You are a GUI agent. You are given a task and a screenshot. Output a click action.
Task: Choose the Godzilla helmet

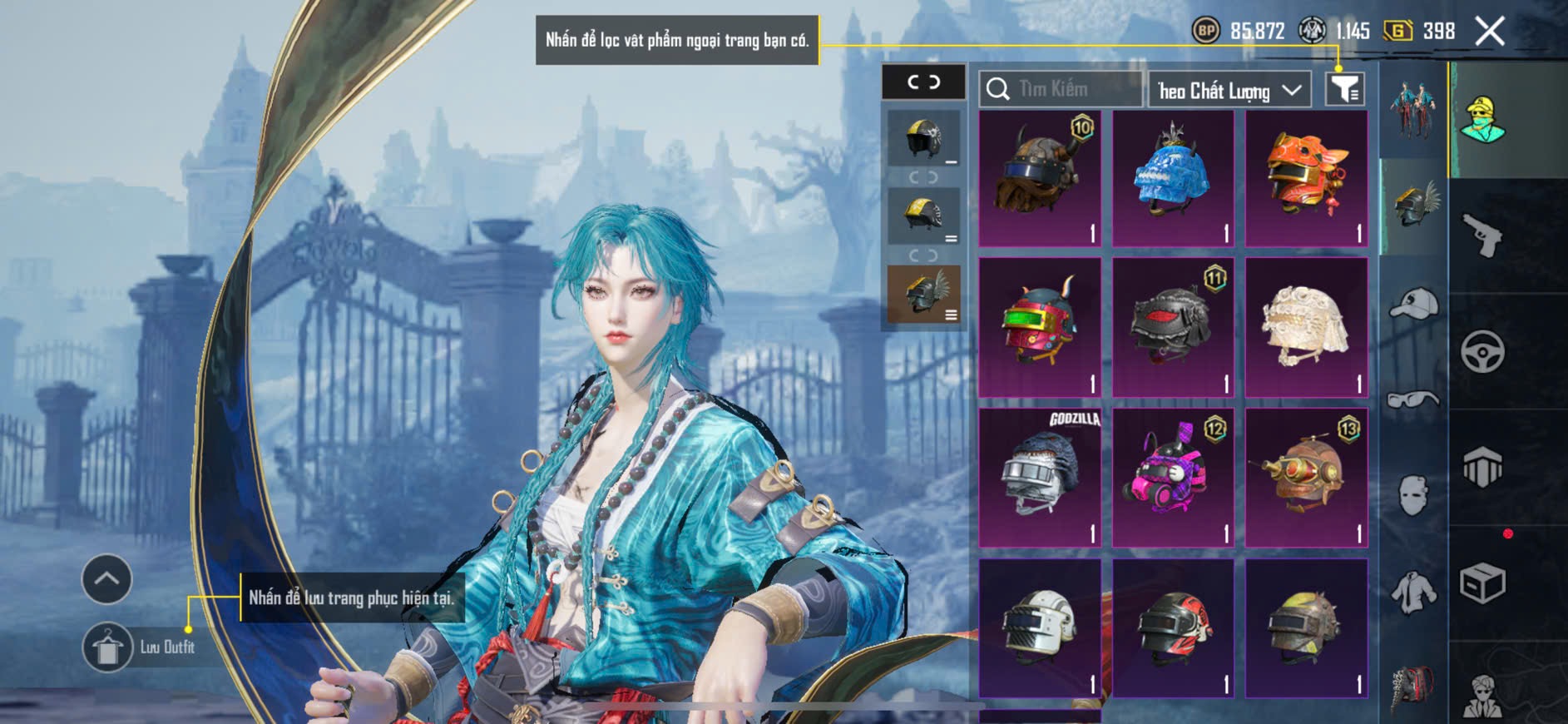pyautogui.click(x=1040, y=477)
